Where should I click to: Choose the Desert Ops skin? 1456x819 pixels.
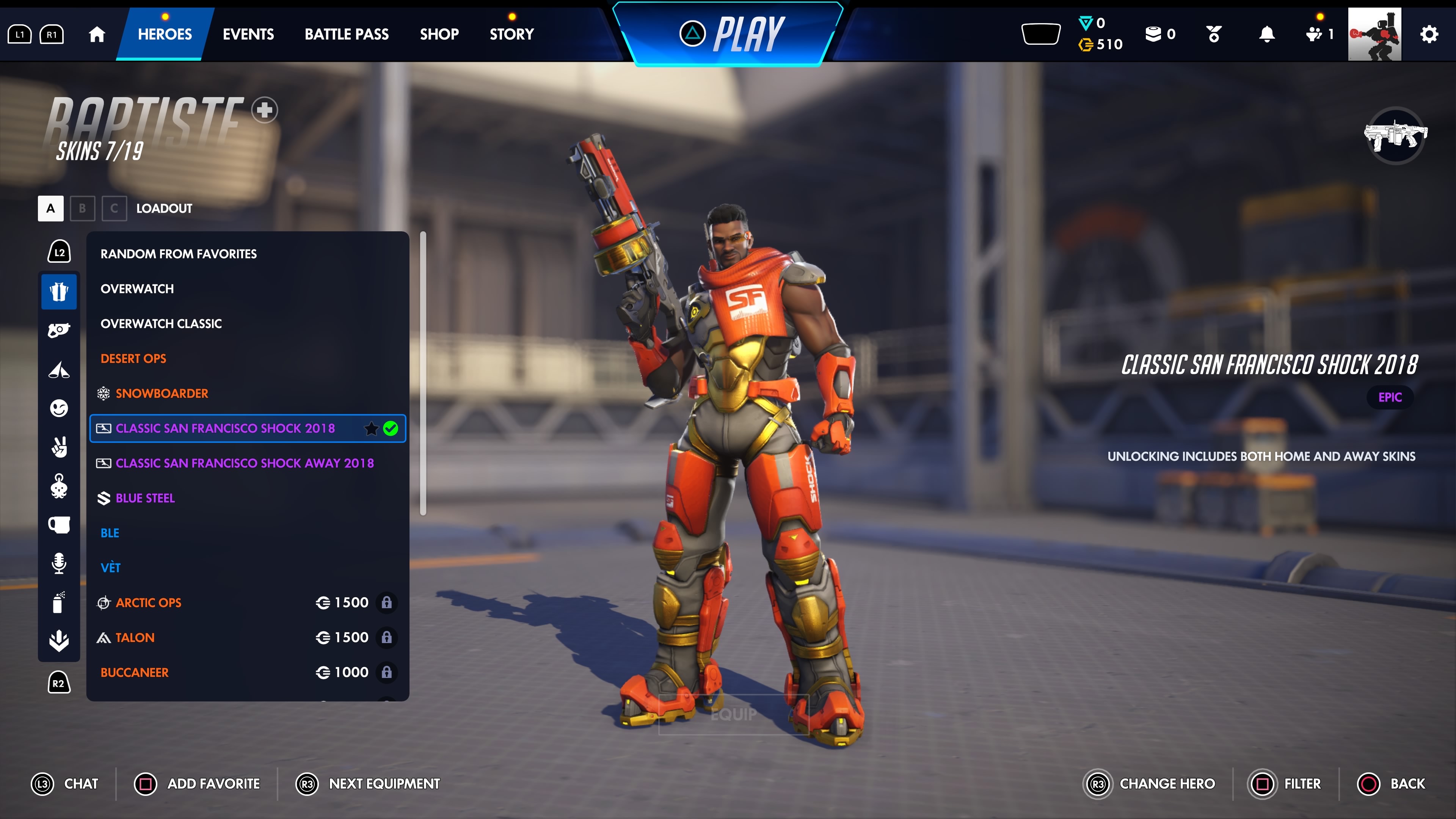[133, 358]
